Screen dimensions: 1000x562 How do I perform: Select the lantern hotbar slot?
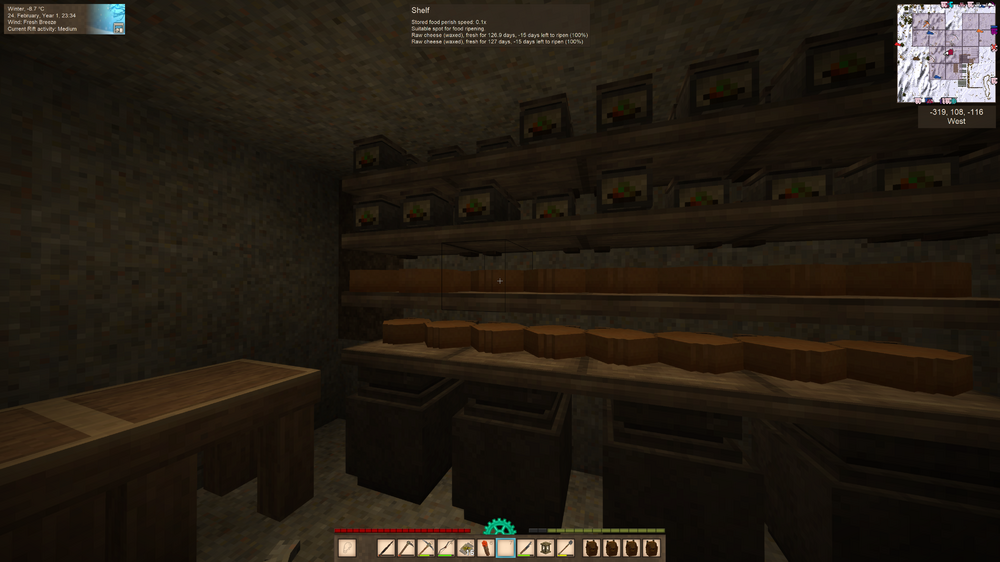tap(546, 548)
